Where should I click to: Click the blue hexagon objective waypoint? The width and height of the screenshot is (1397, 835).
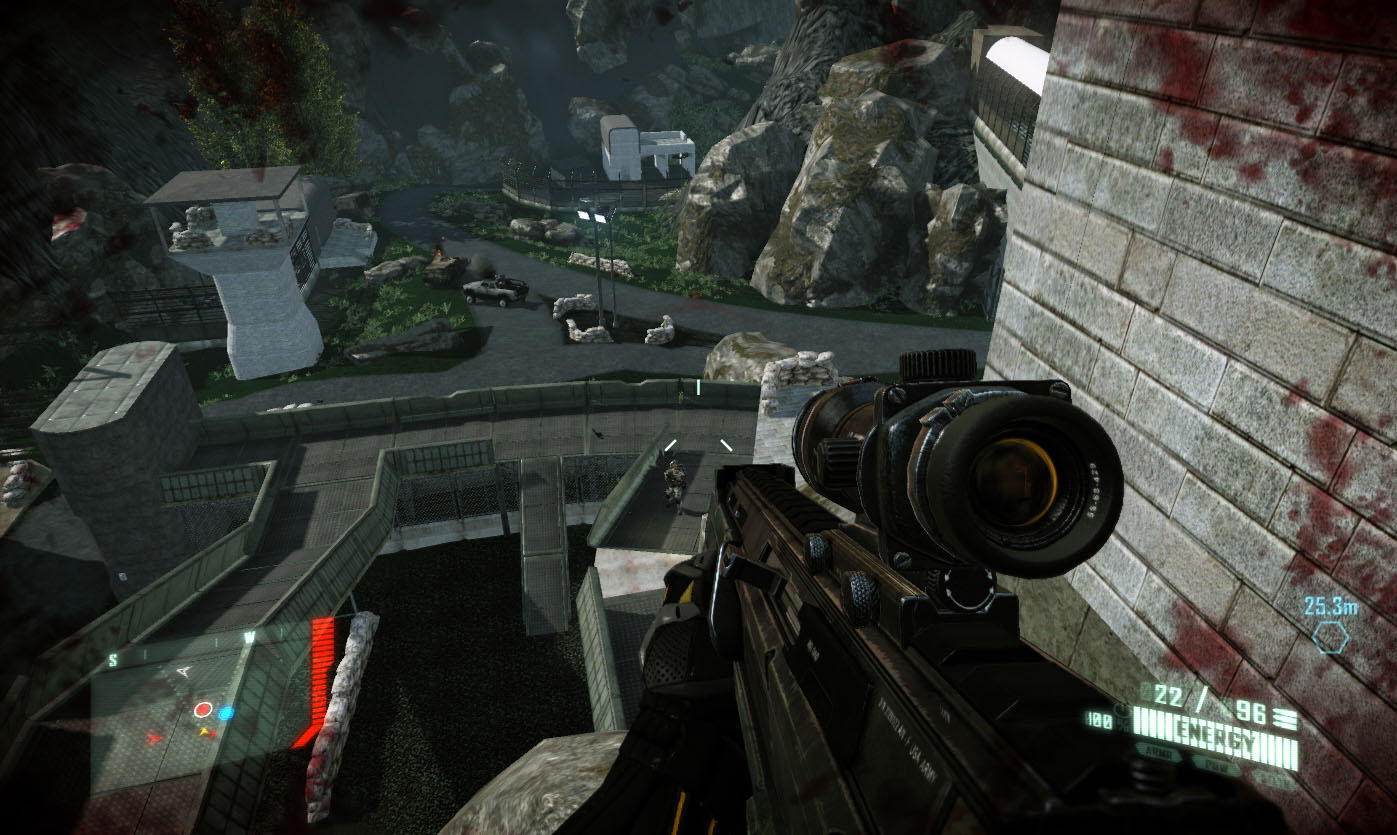1331,637
